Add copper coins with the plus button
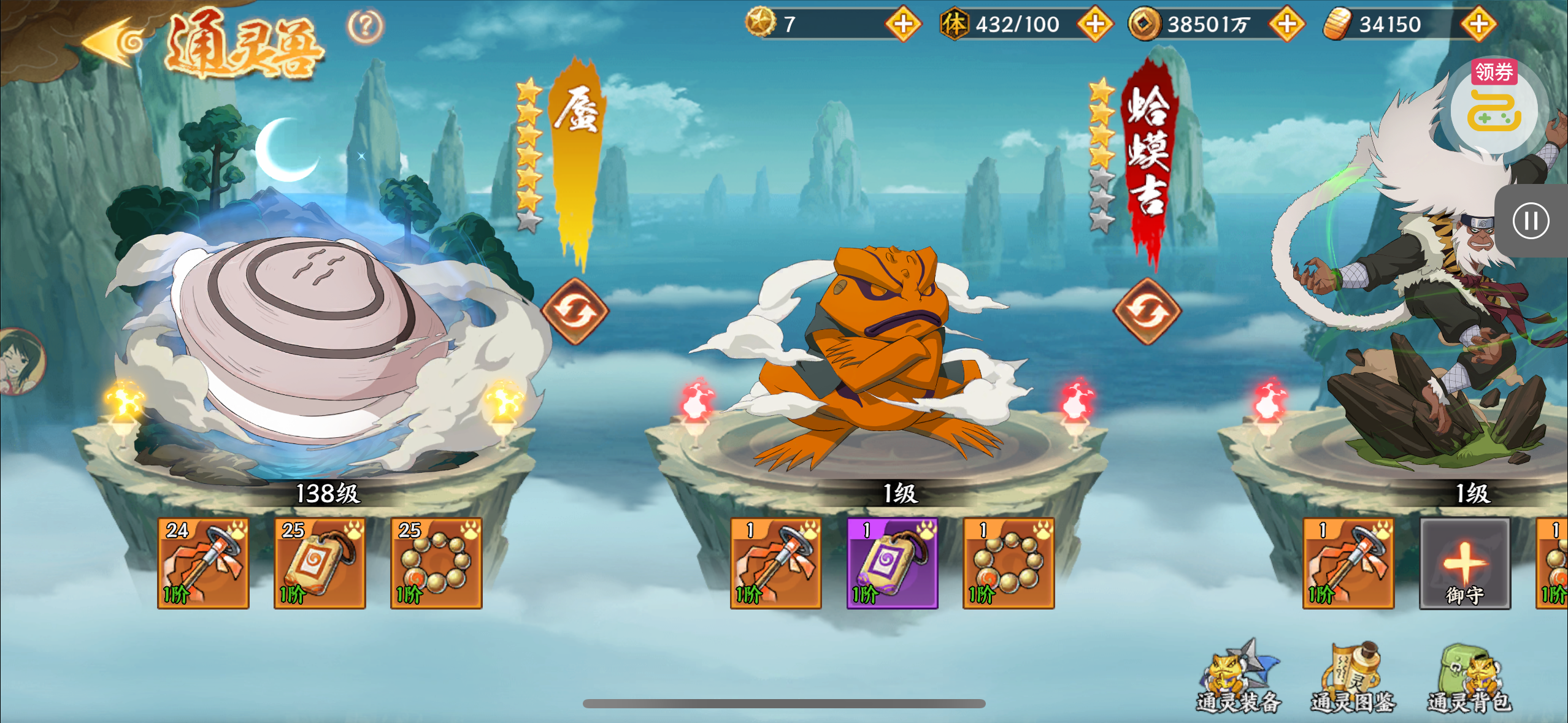Screen dimensions: 1568x723 tap(1287, 24)
